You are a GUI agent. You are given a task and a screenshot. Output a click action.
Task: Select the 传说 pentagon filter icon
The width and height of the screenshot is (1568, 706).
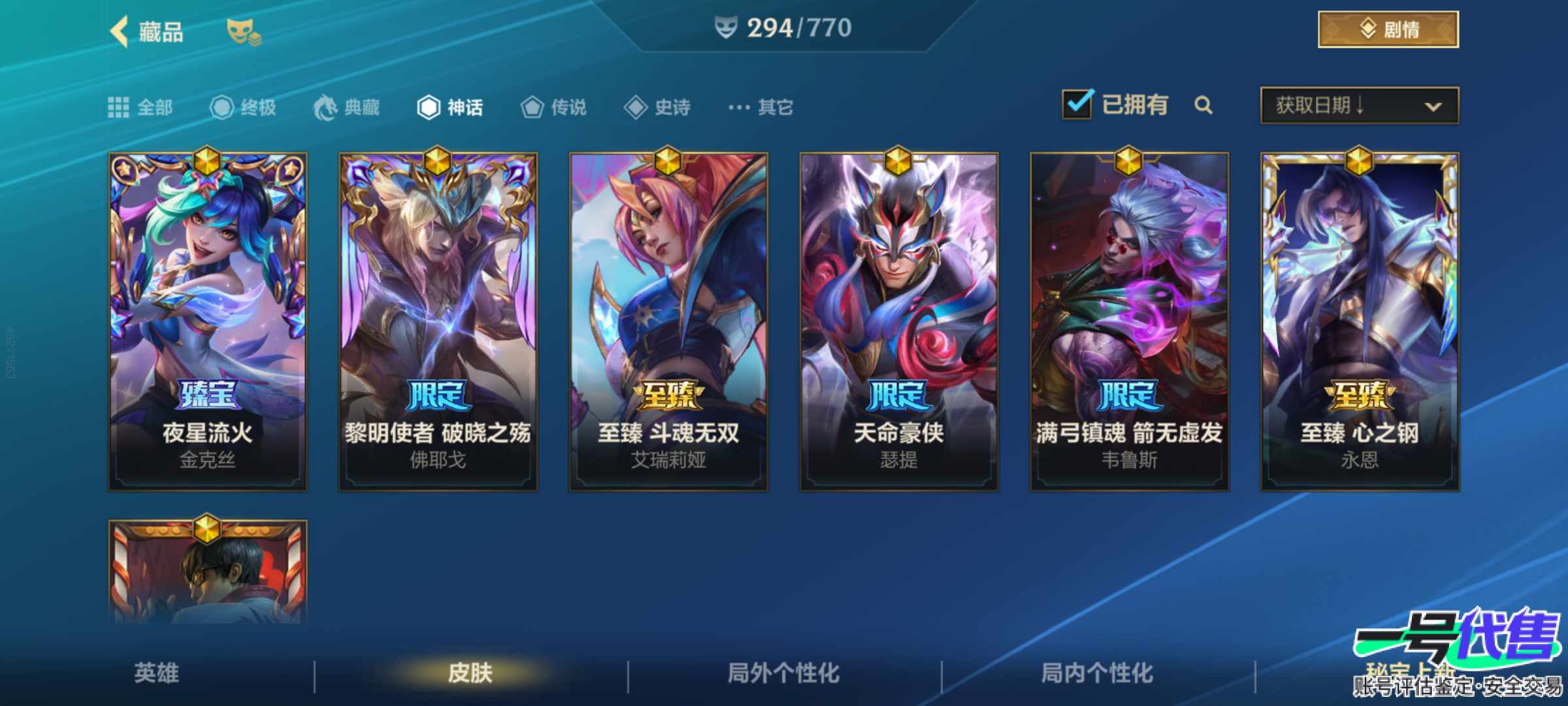534,108
